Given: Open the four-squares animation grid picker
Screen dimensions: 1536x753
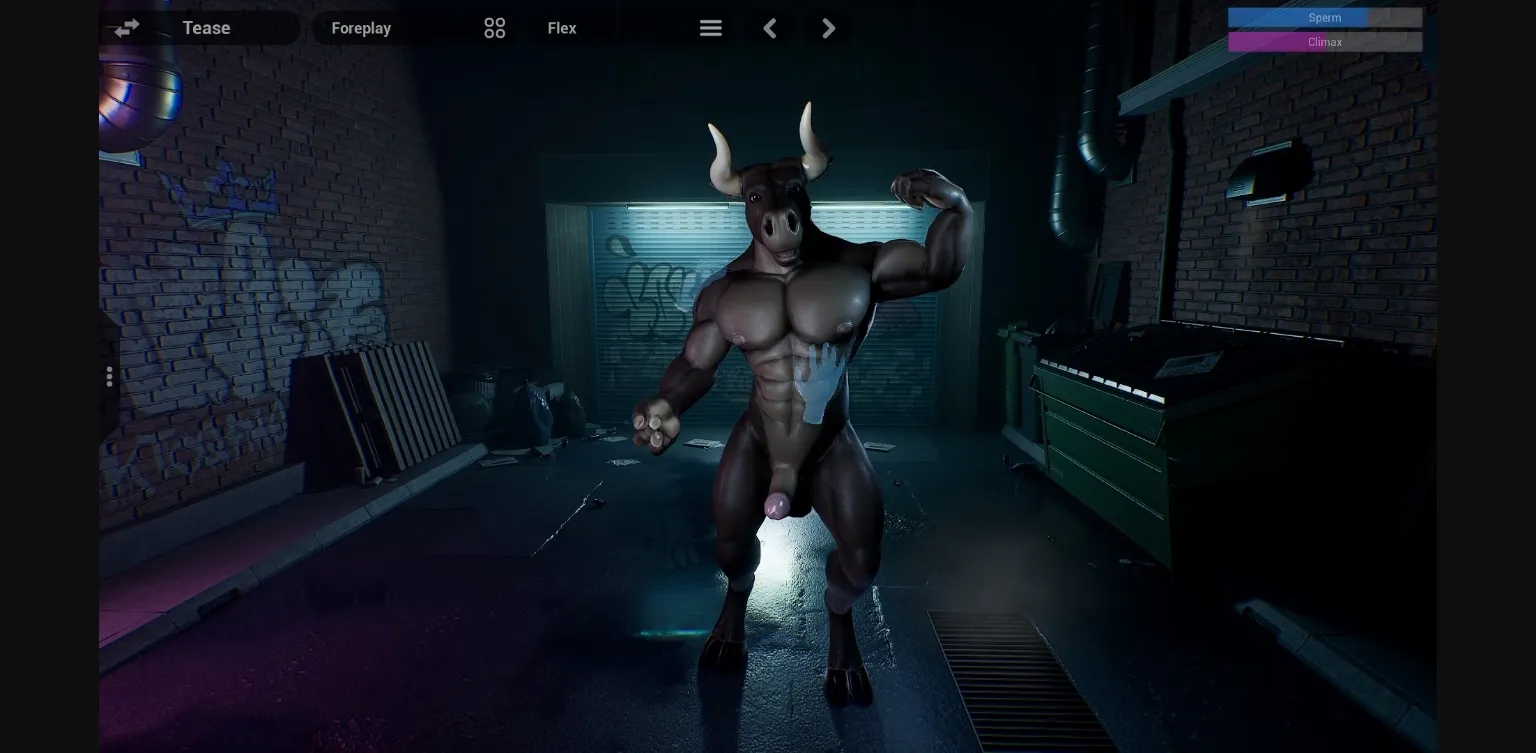Looking at the screenshot, I should coord(494,28).
